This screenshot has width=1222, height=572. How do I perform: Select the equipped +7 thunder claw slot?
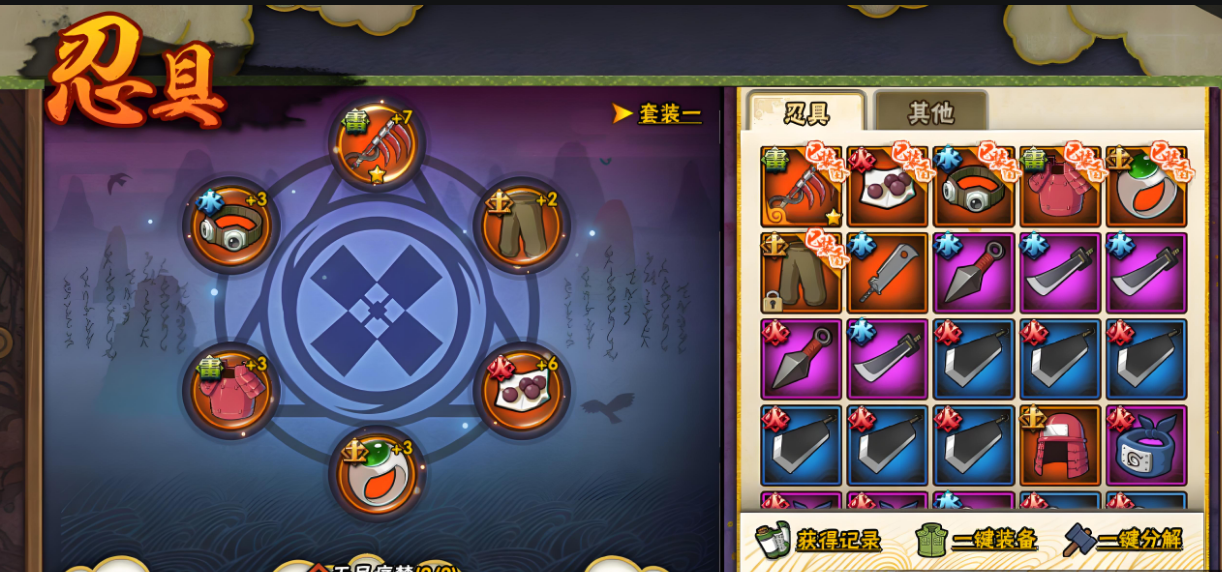tap(377, 146)
